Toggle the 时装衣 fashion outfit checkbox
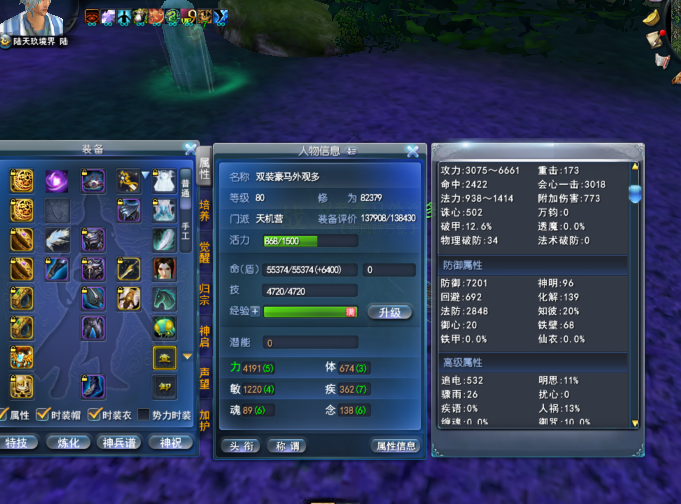Image resolution: width=681 pixels, height=504 pixels. pos(94,415)
